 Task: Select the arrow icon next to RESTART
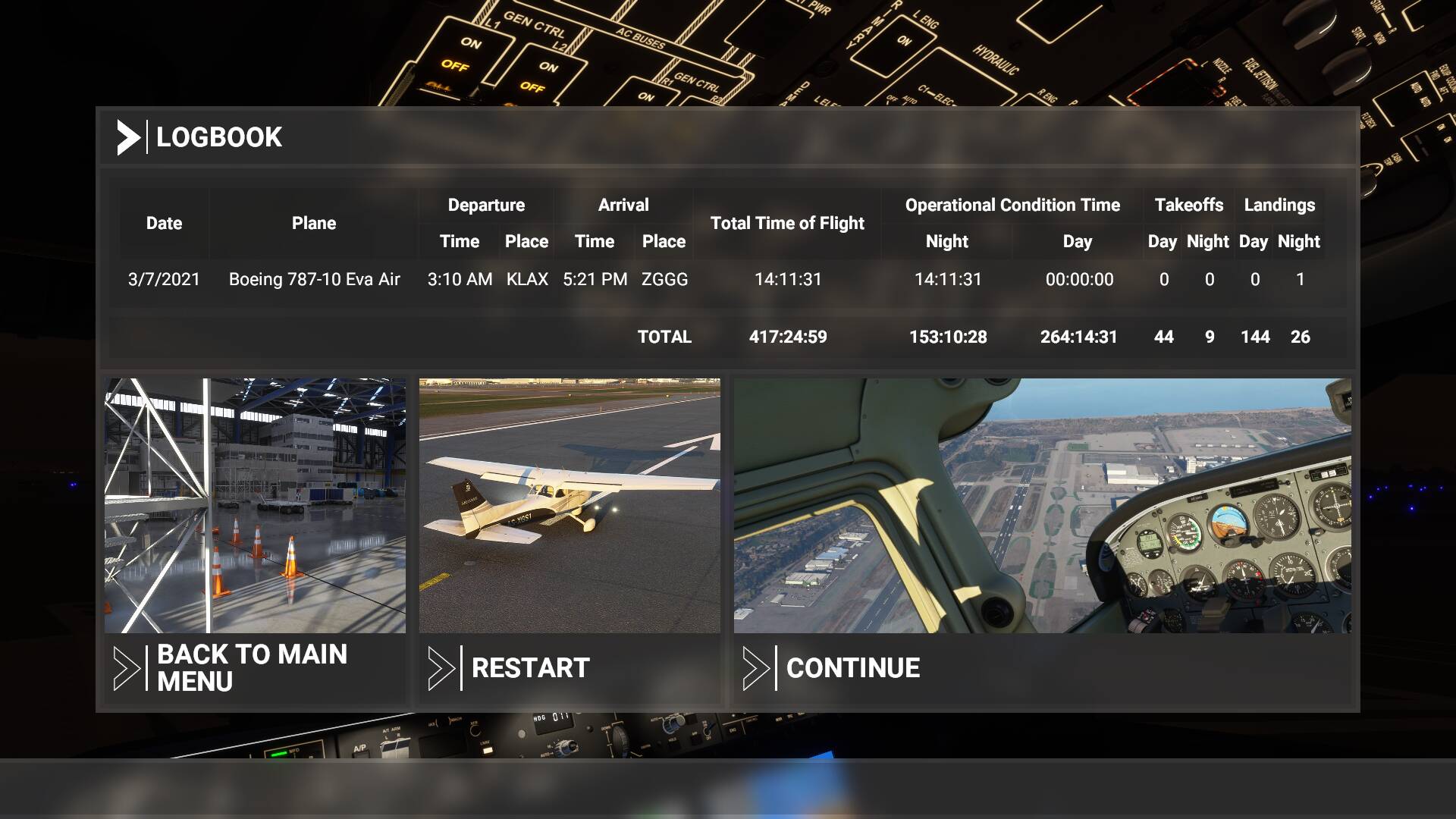(443, 668)
